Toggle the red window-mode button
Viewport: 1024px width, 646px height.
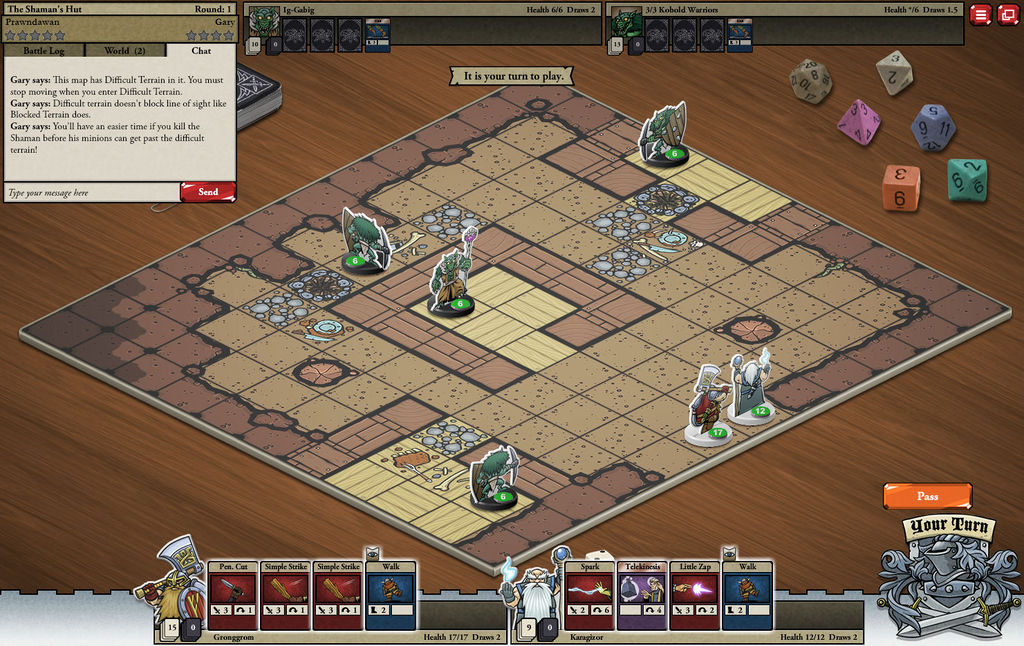(x=1006, y=15)
